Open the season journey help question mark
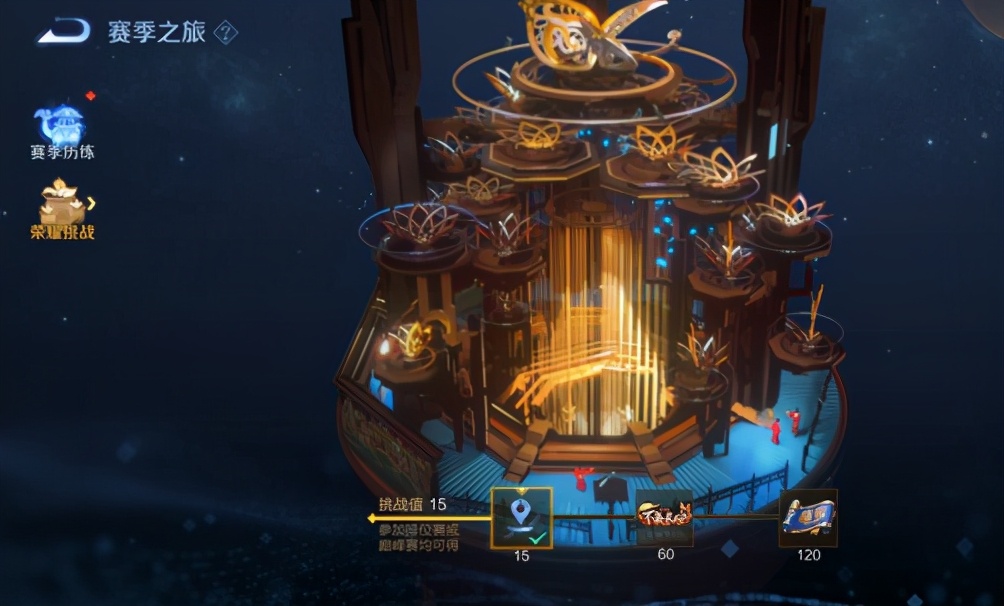Viewport: 1004px width, 606px height. pos(227,32)
